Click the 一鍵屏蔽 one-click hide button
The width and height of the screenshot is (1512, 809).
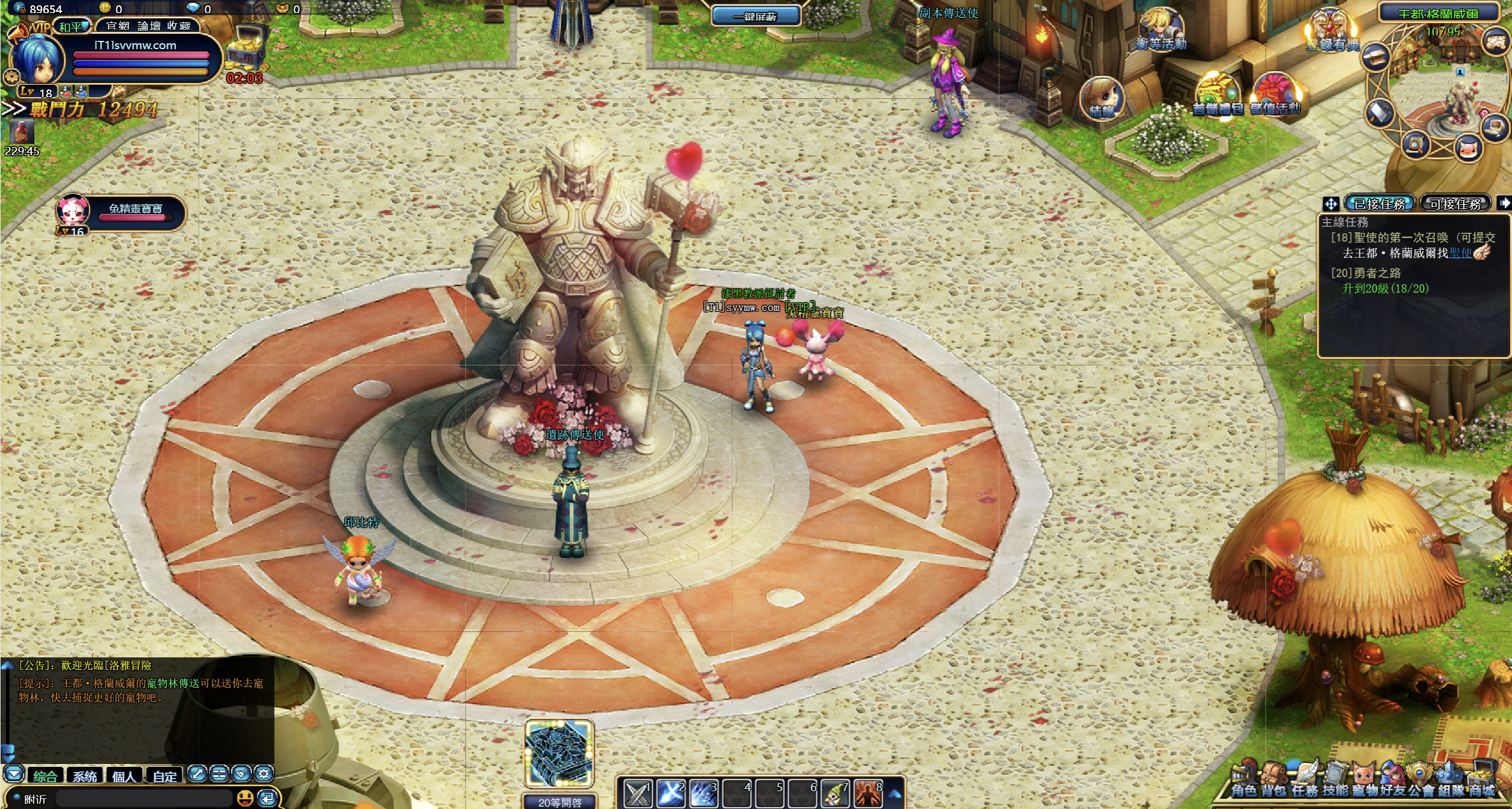[755, 16]
